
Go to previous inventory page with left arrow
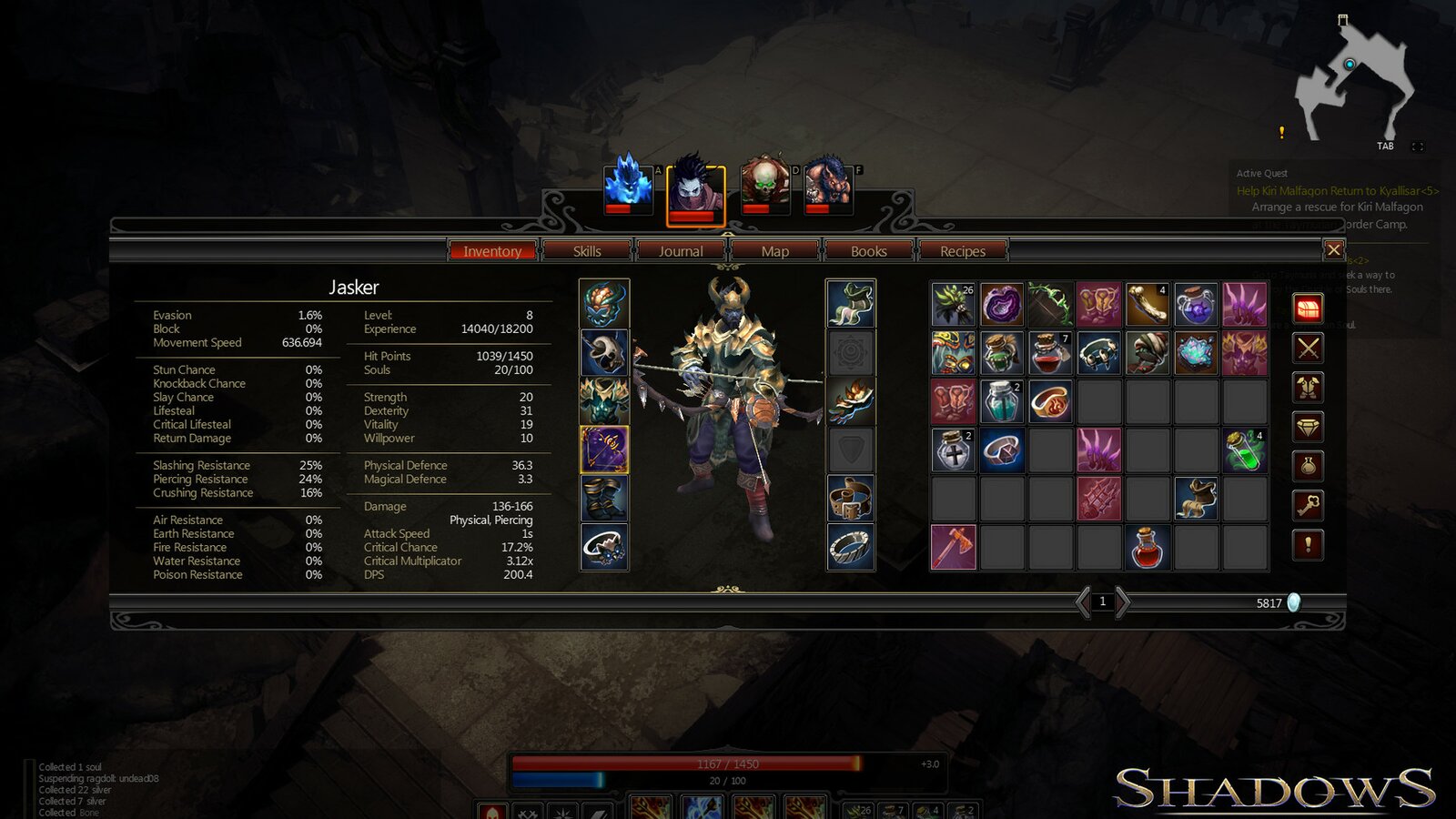pyautogui.click(x=1083, y=602)
